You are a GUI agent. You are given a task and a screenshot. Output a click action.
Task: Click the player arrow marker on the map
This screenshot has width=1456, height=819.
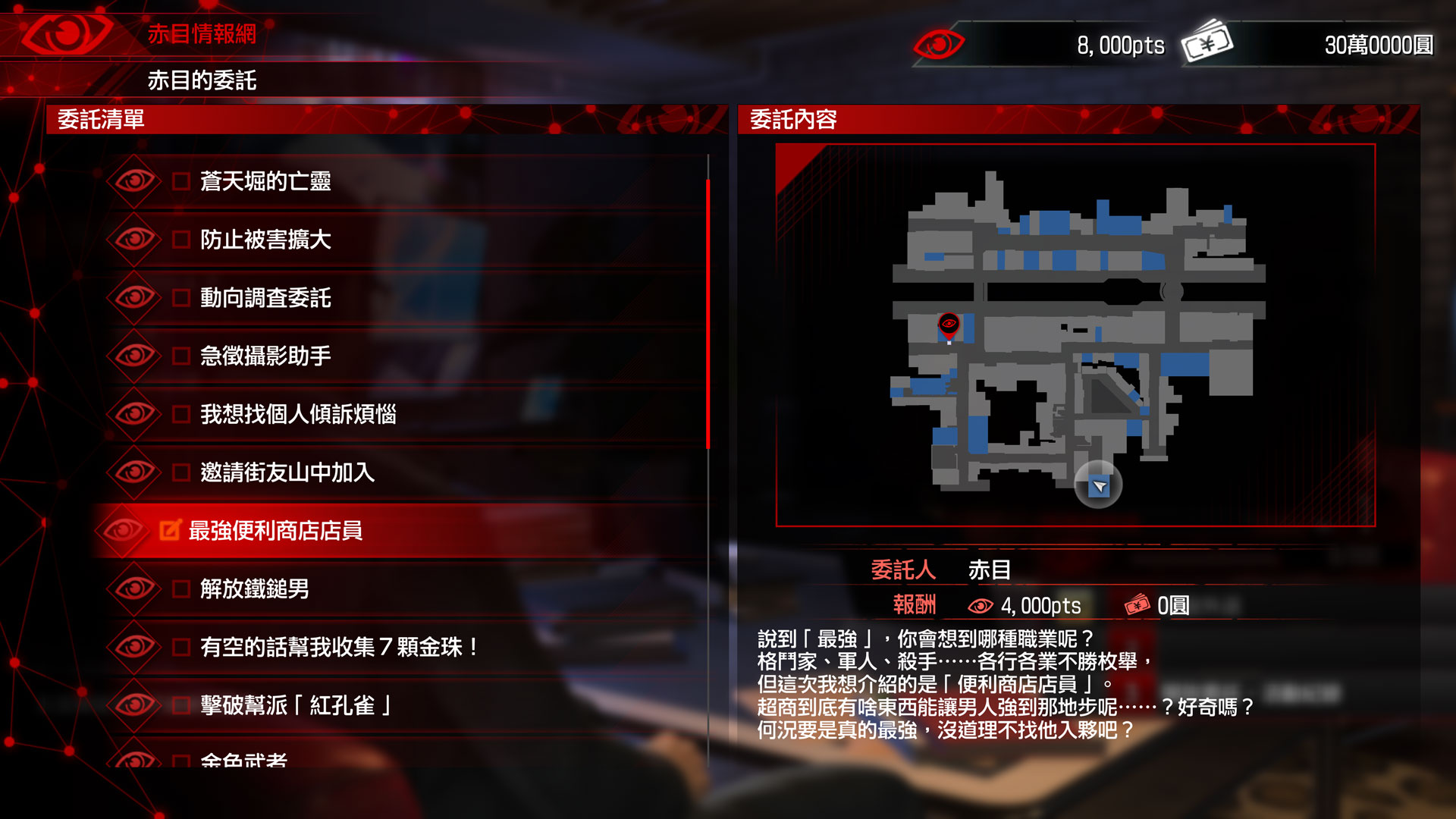tap(1099, 486)
